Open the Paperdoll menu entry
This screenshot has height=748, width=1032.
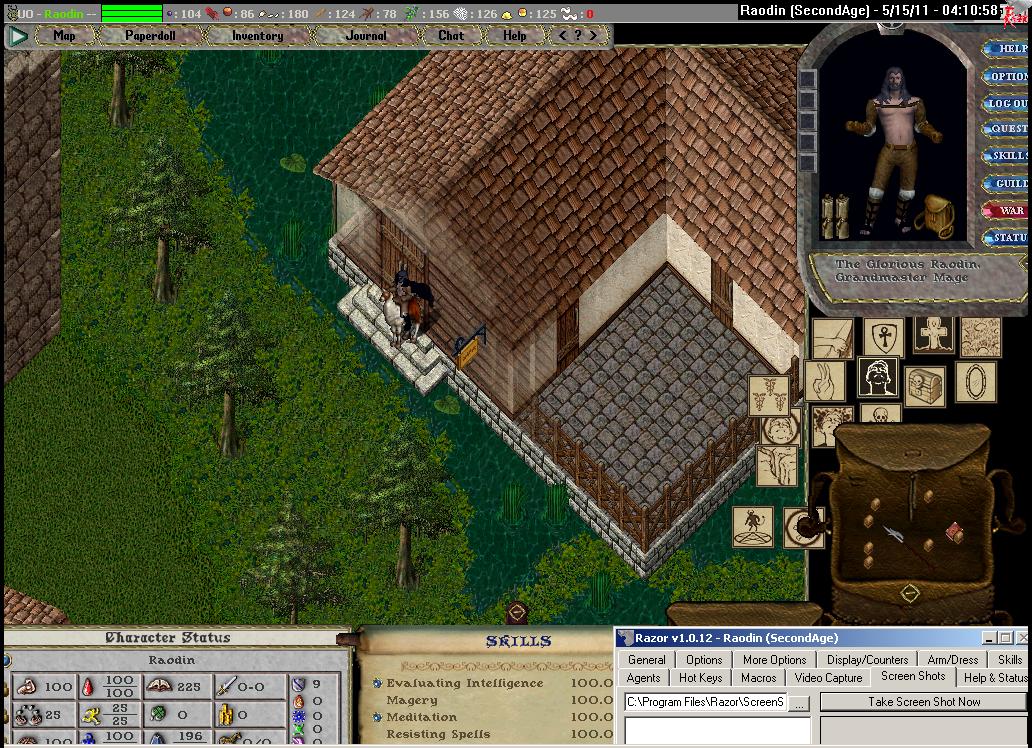(x=148, y=36)
